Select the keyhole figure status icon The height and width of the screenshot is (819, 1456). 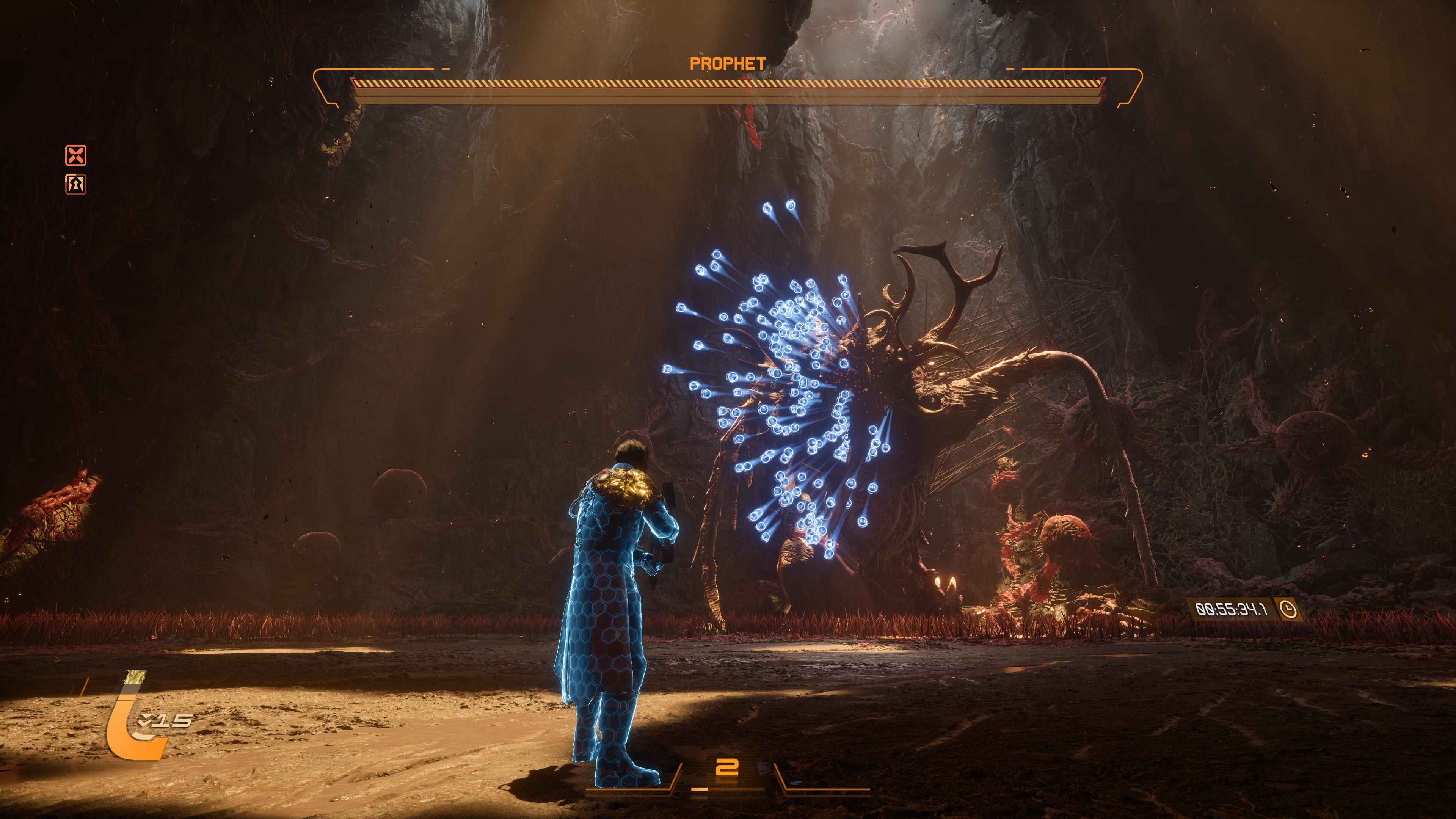[76, 184]
